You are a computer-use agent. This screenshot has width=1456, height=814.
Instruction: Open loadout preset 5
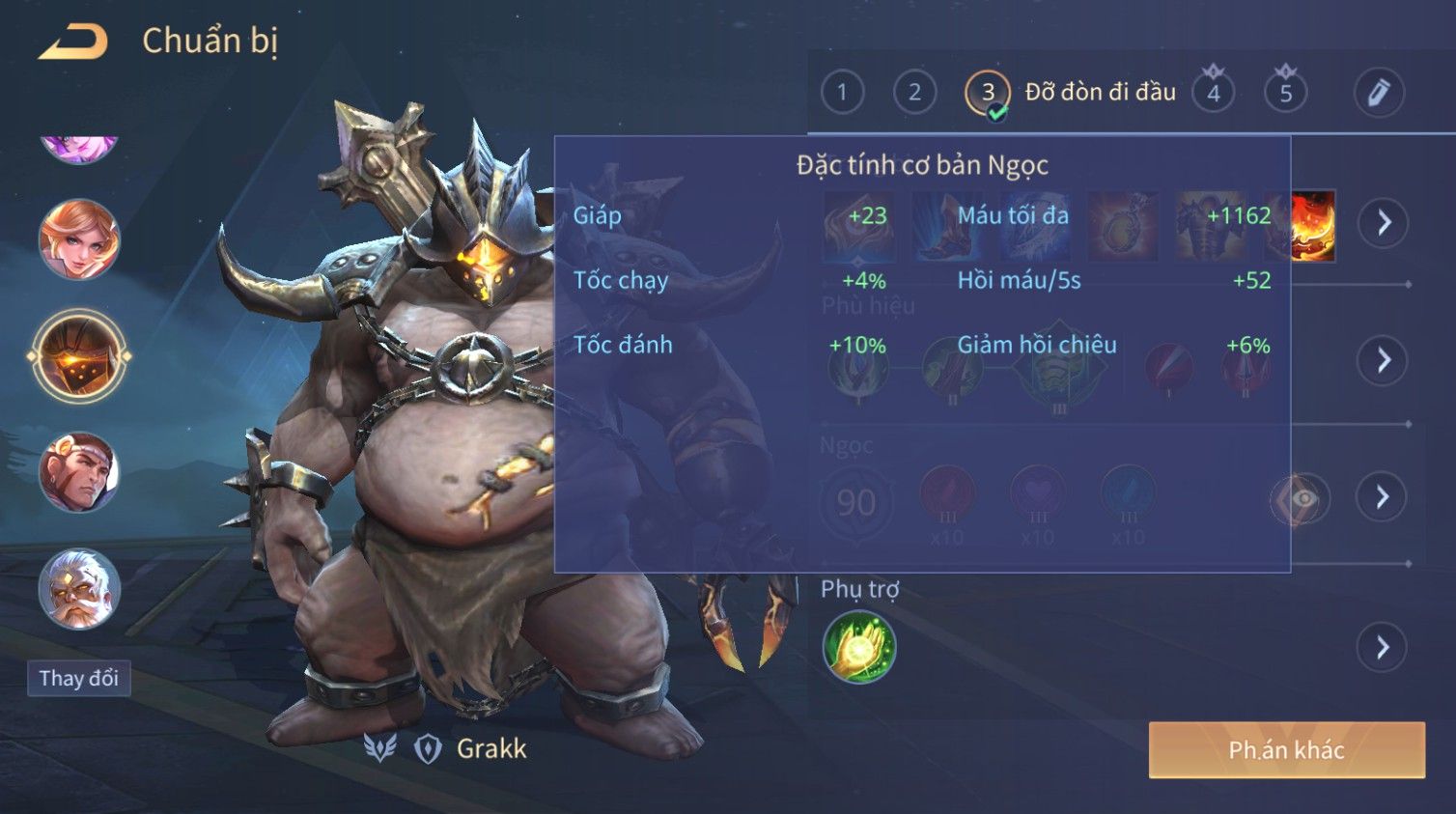point(1285,93)
